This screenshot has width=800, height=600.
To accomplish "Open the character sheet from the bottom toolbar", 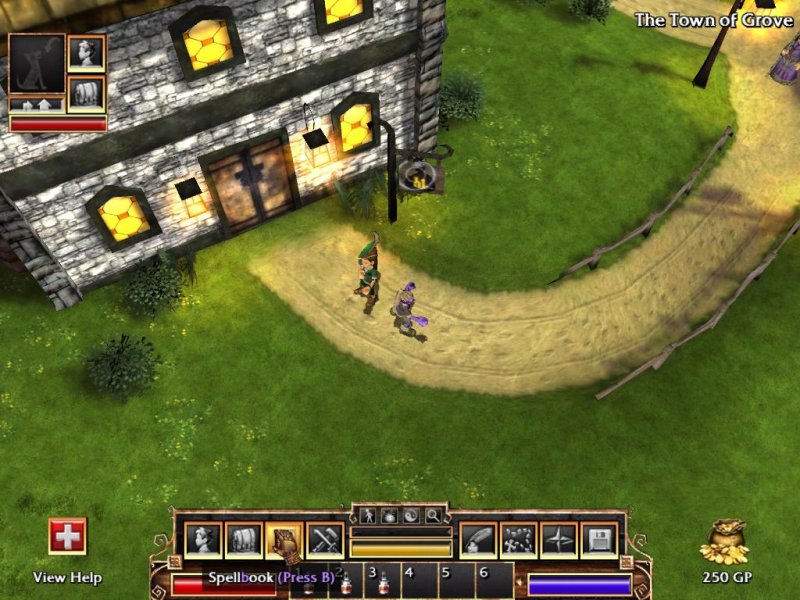I will tap(203, 541).
